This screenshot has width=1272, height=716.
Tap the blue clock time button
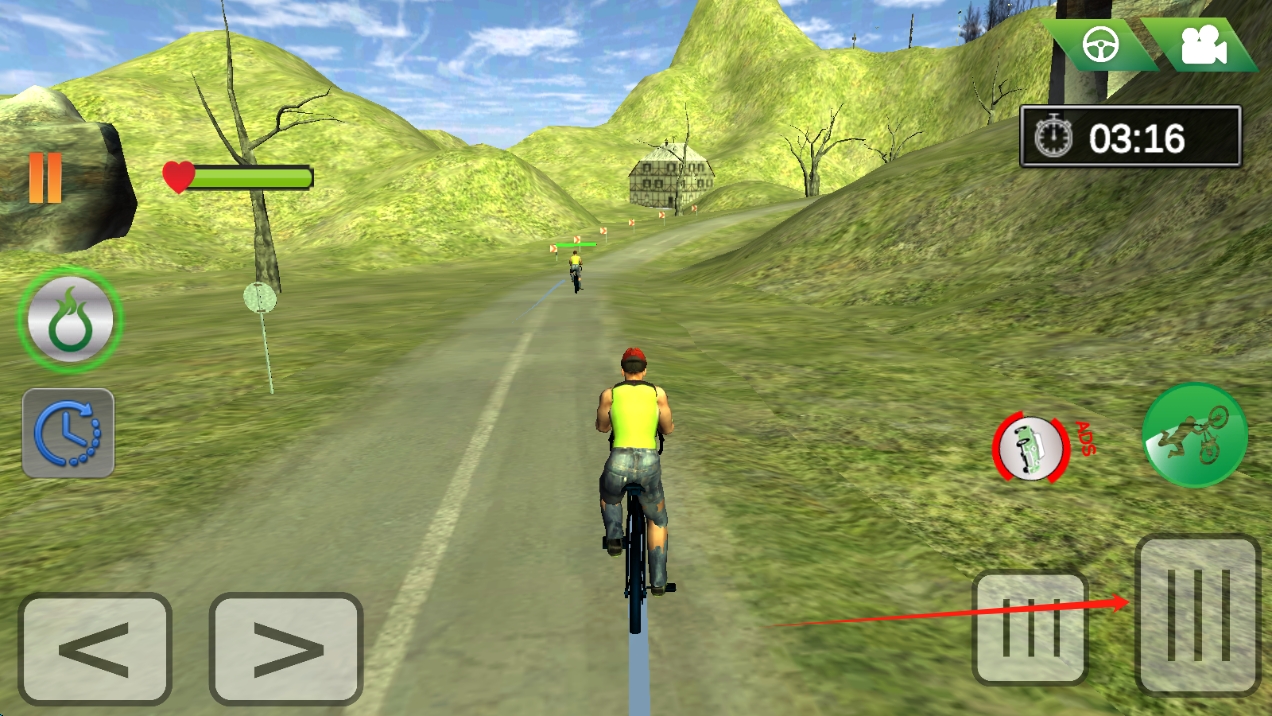68,433
